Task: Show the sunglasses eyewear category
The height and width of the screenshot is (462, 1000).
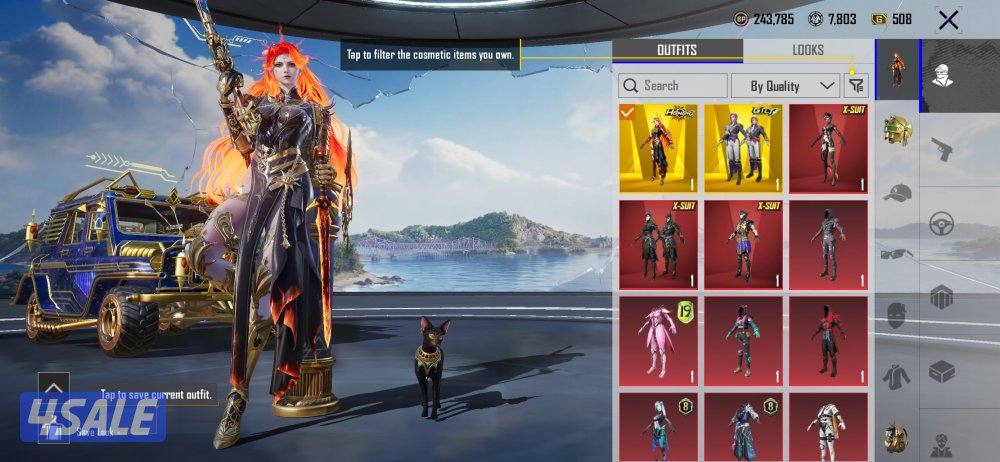Action: (897, 254)
